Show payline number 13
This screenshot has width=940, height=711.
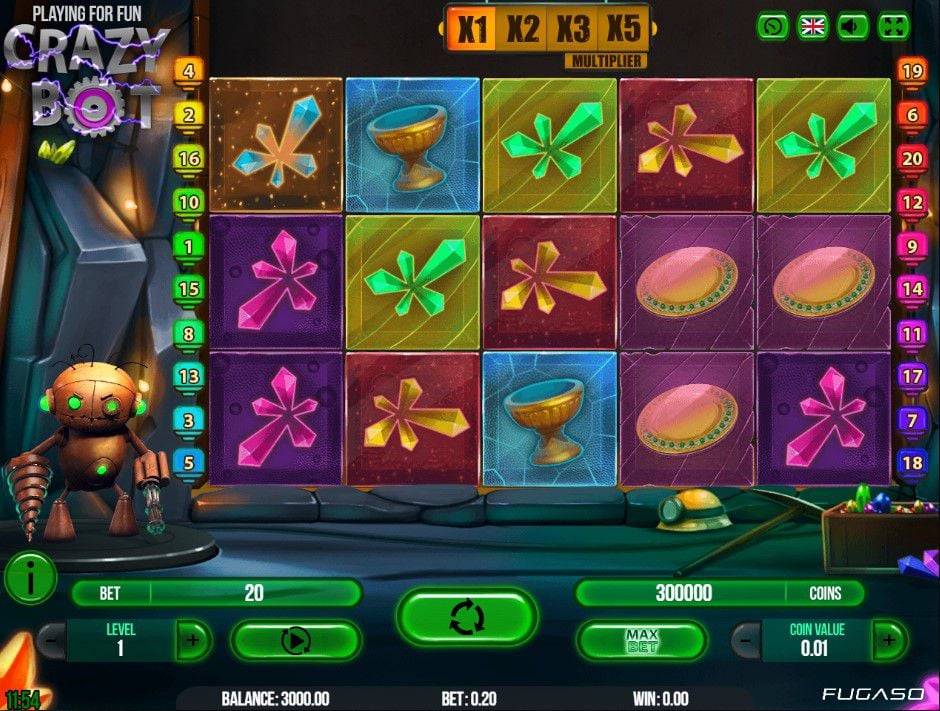189,376
